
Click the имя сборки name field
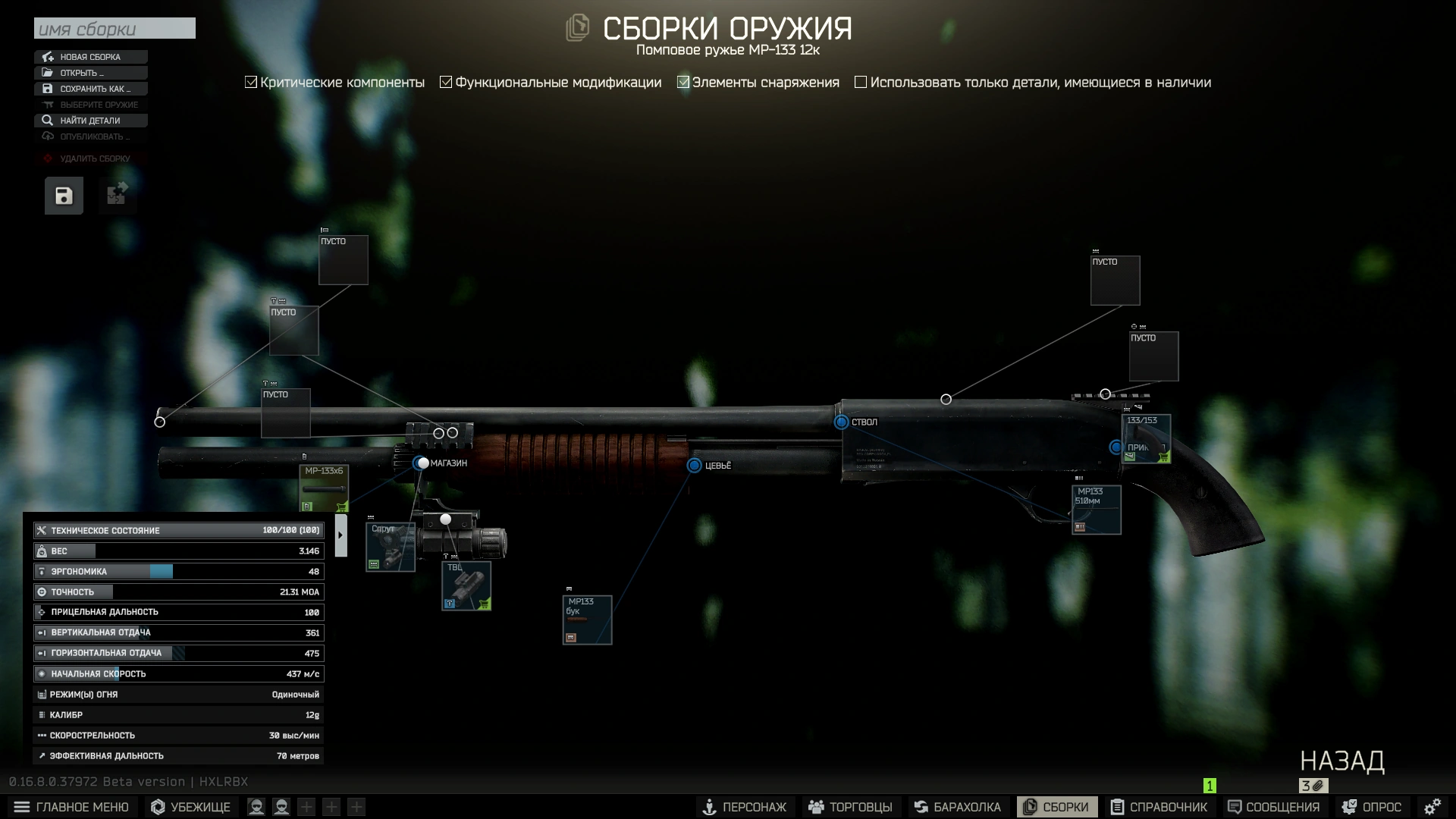pyautogui.click(x=115, y=28)
